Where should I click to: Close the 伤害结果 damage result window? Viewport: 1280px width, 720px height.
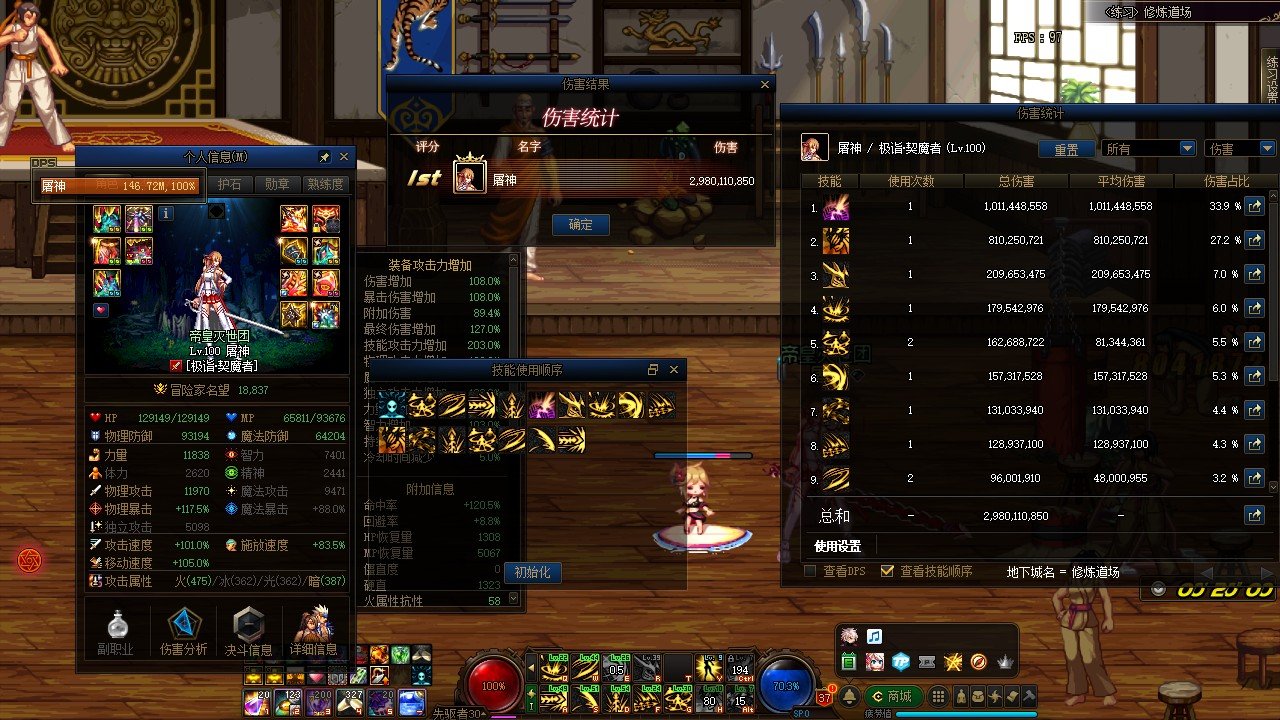click(766, 85)
